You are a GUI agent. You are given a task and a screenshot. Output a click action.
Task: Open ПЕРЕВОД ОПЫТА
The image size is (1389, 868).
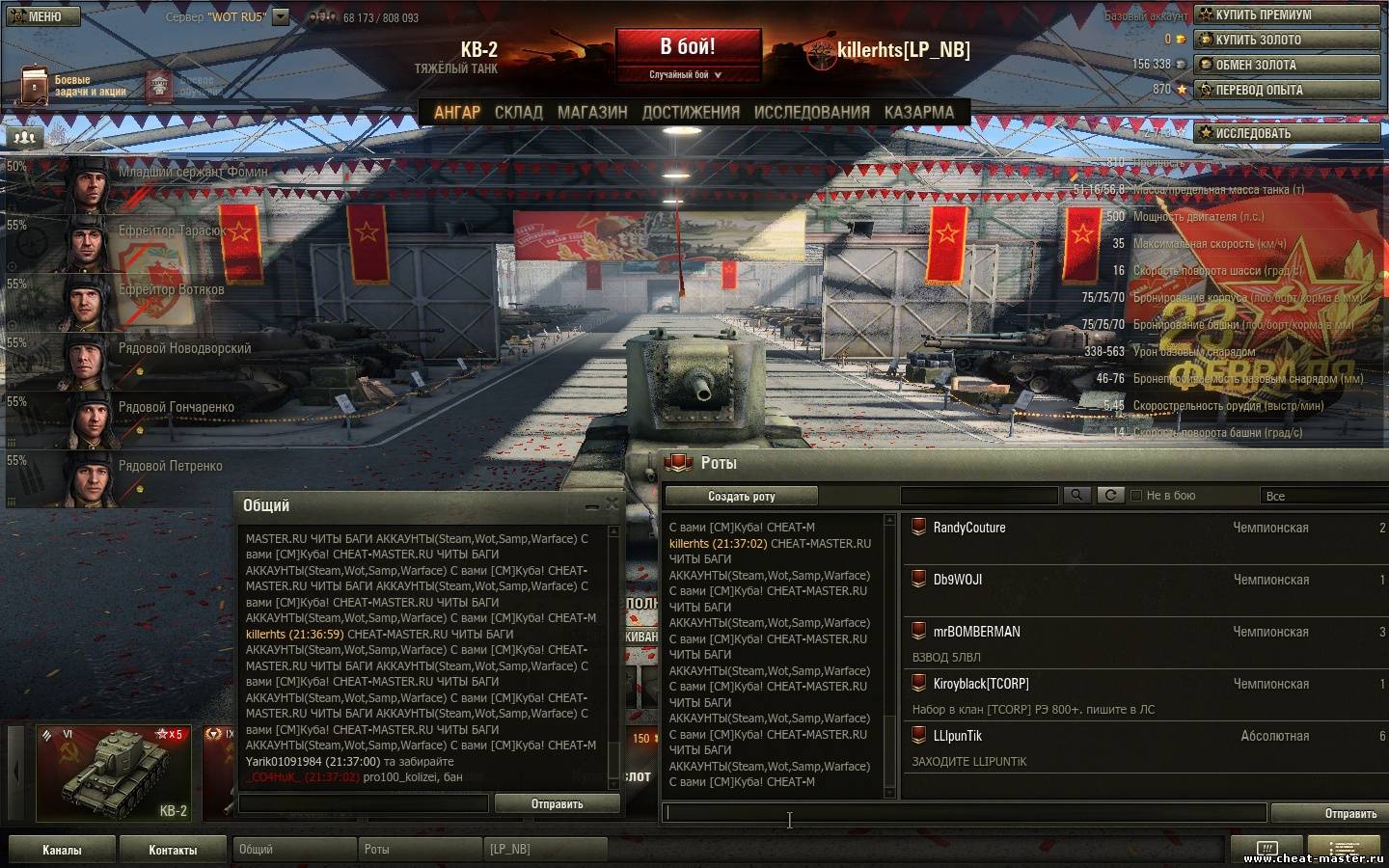pos(1287,90)
